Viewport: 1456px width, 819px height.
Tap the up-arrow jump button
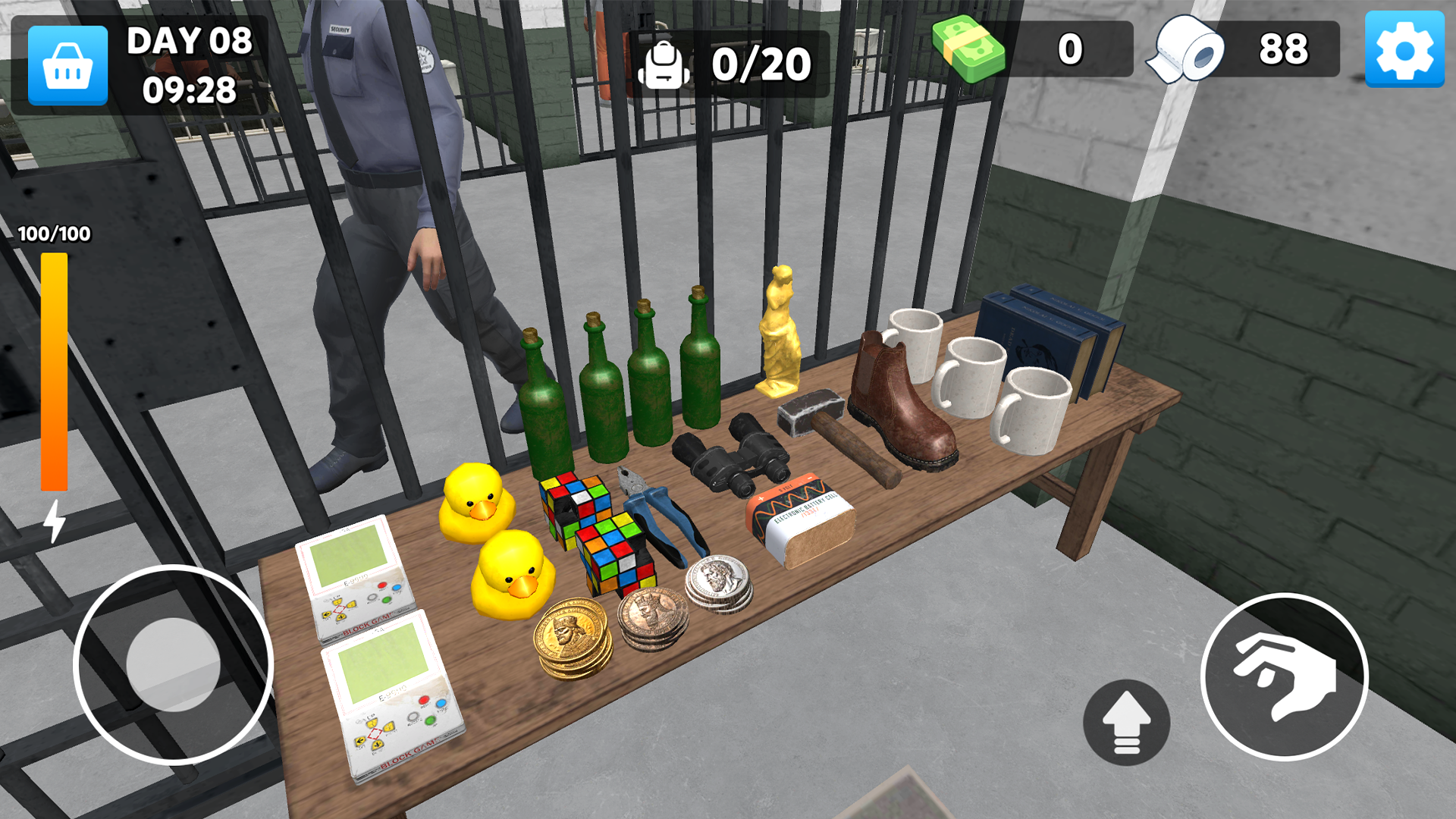[x=1126, y=722]
